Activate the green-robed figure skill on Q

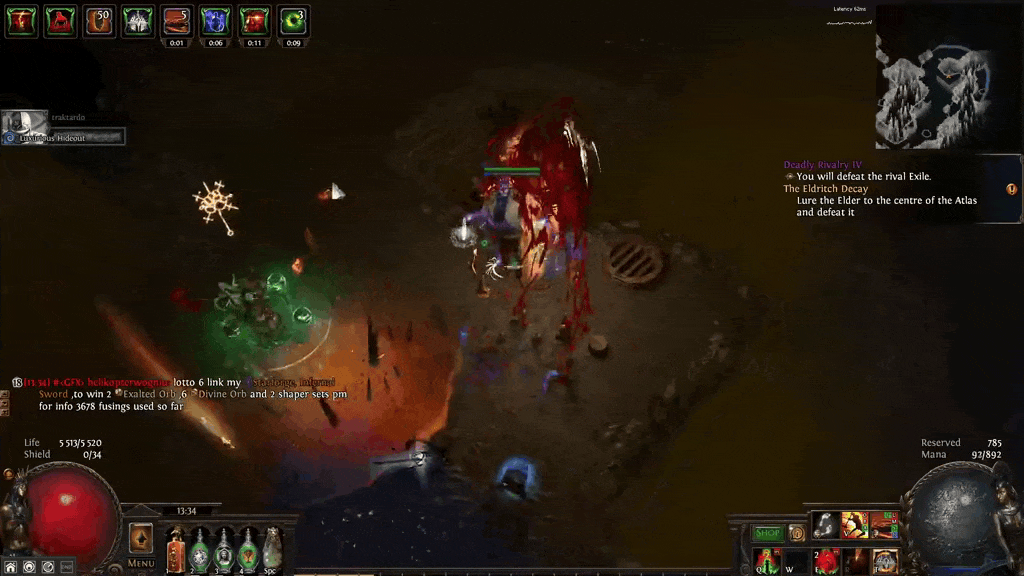click(x=767, y=559)
